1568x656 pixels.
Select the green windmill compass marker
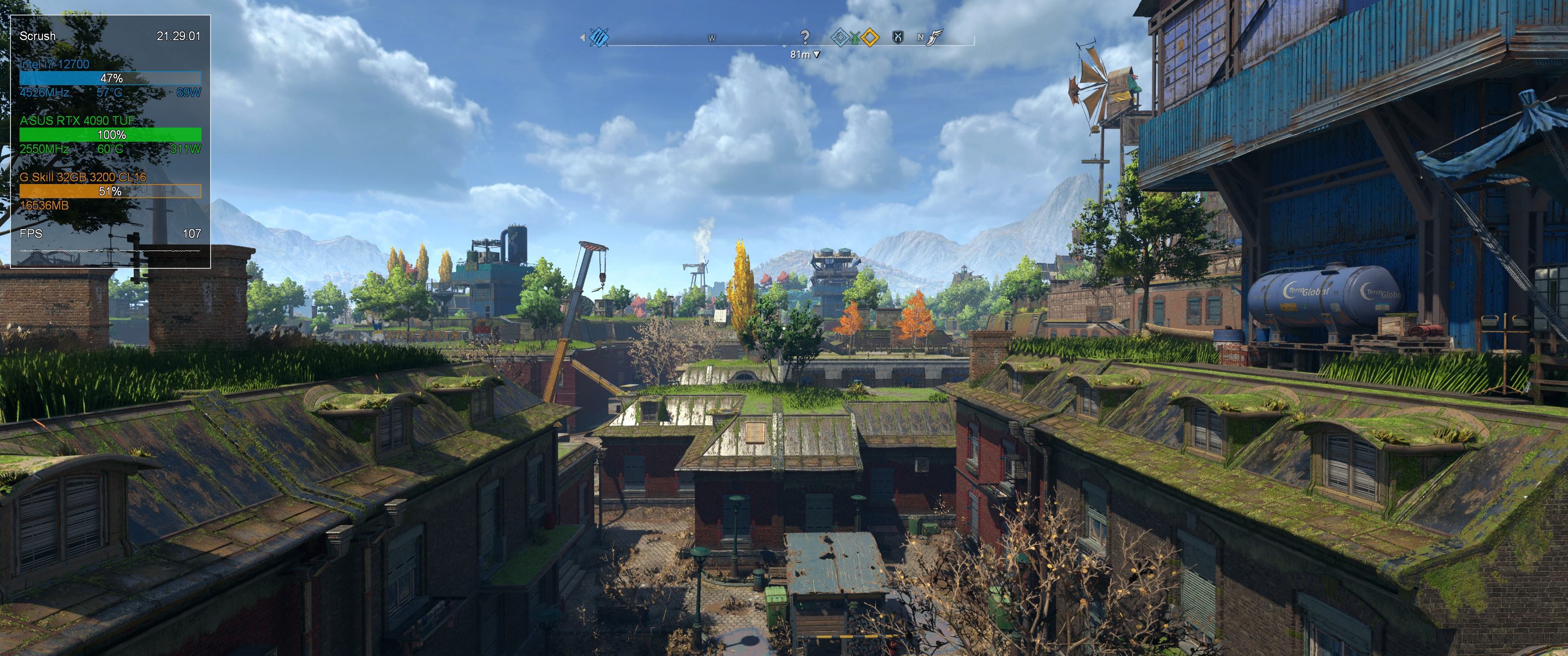(855, 38)
